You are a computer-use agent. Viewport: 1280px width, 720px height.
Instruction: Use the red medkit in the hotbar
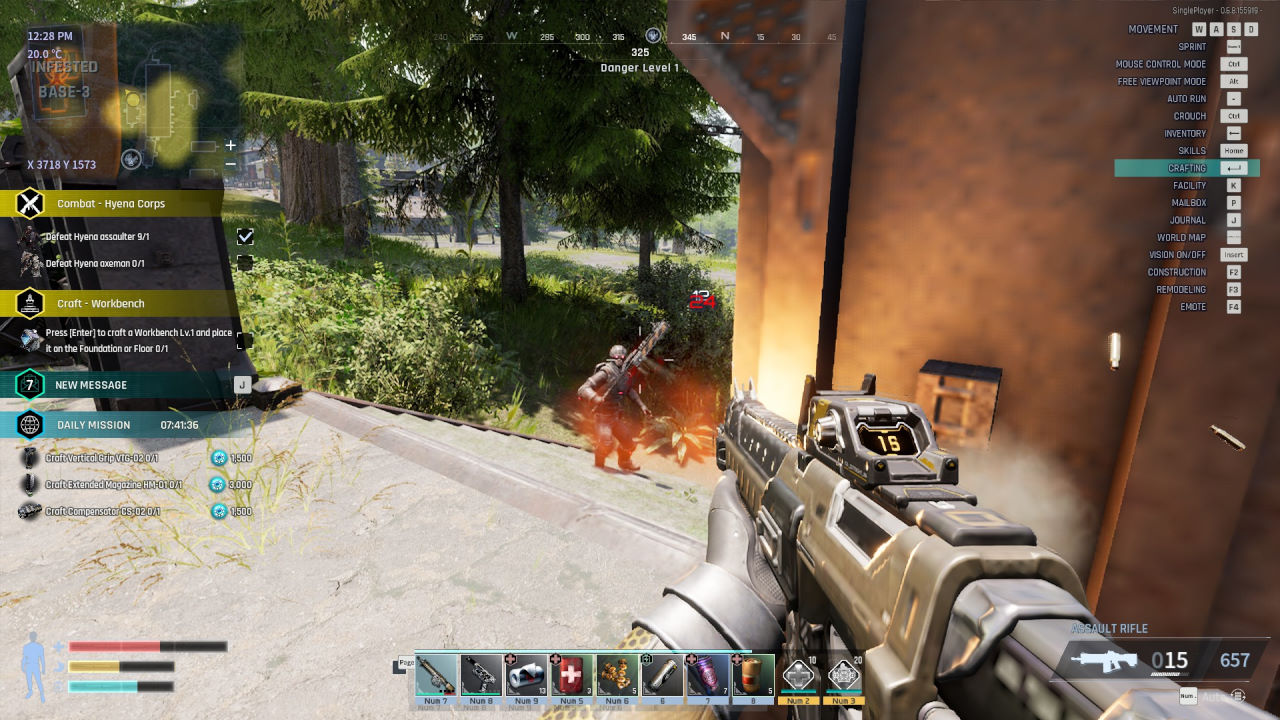tap(571, 675)
